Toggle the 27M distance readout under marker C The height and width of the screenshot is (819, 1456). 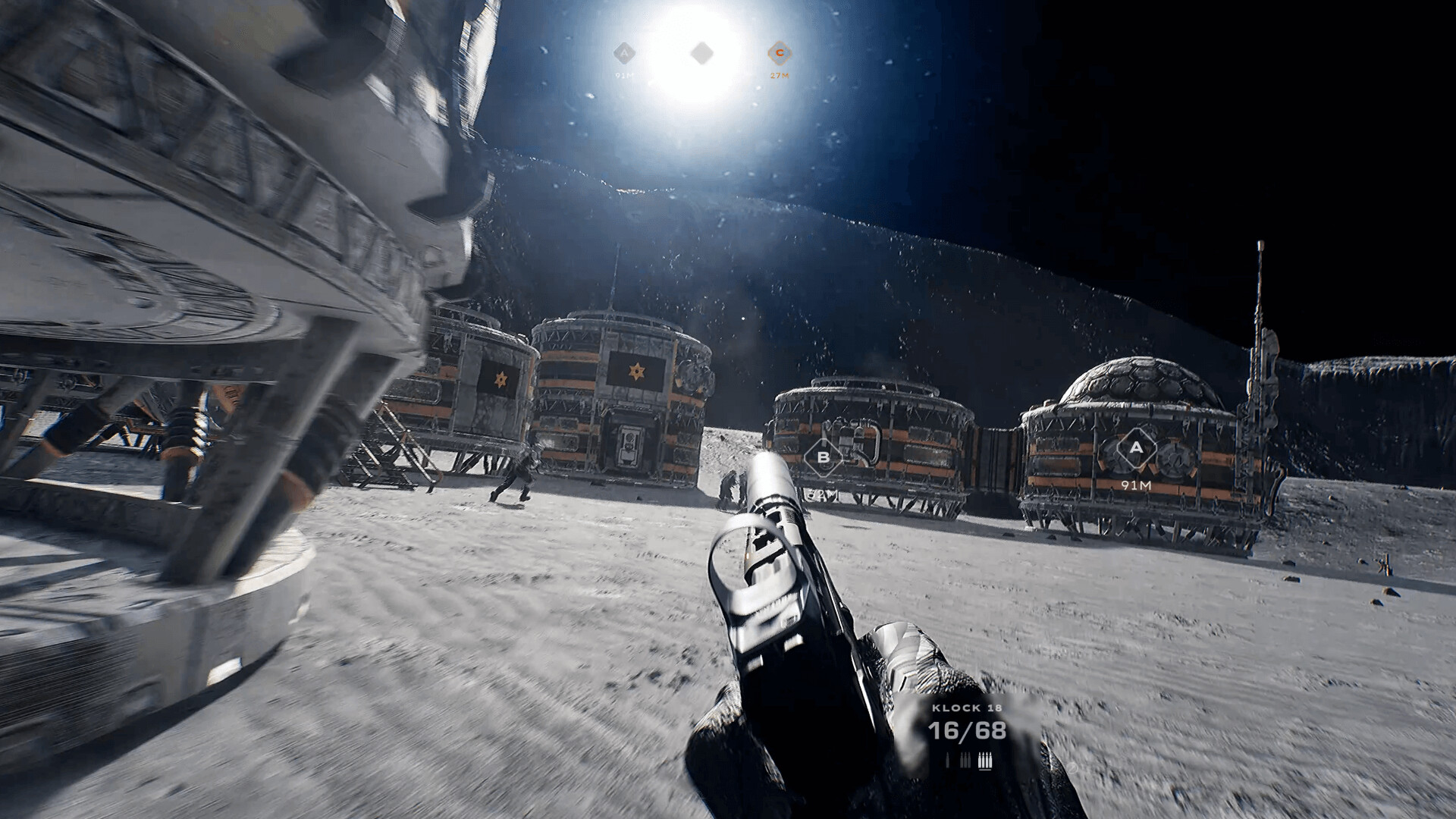pyautogui.click(x=780, y=76)
